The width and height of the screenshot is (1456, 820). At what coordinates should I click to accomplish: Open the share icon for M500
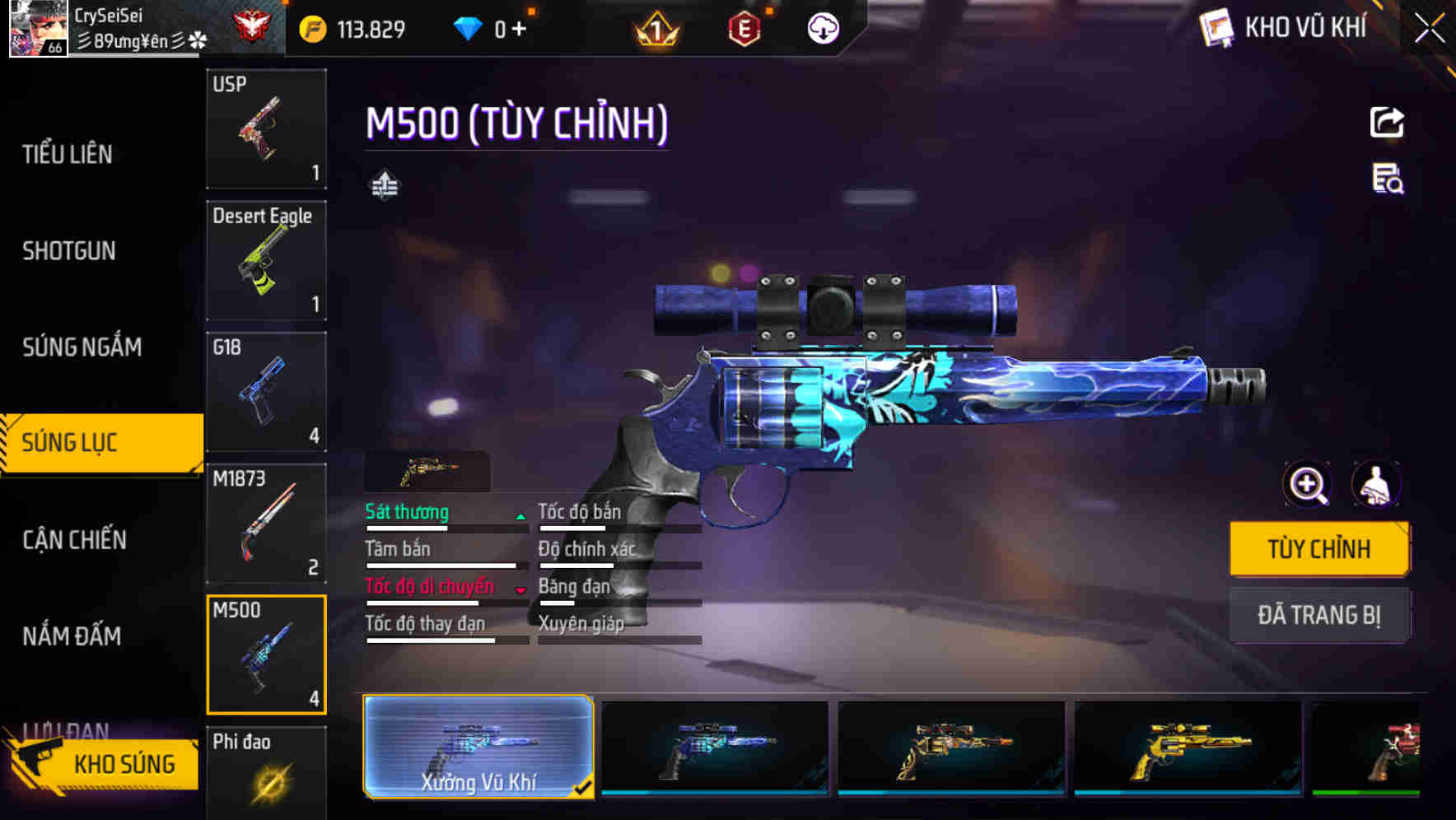coord(1386,122)
